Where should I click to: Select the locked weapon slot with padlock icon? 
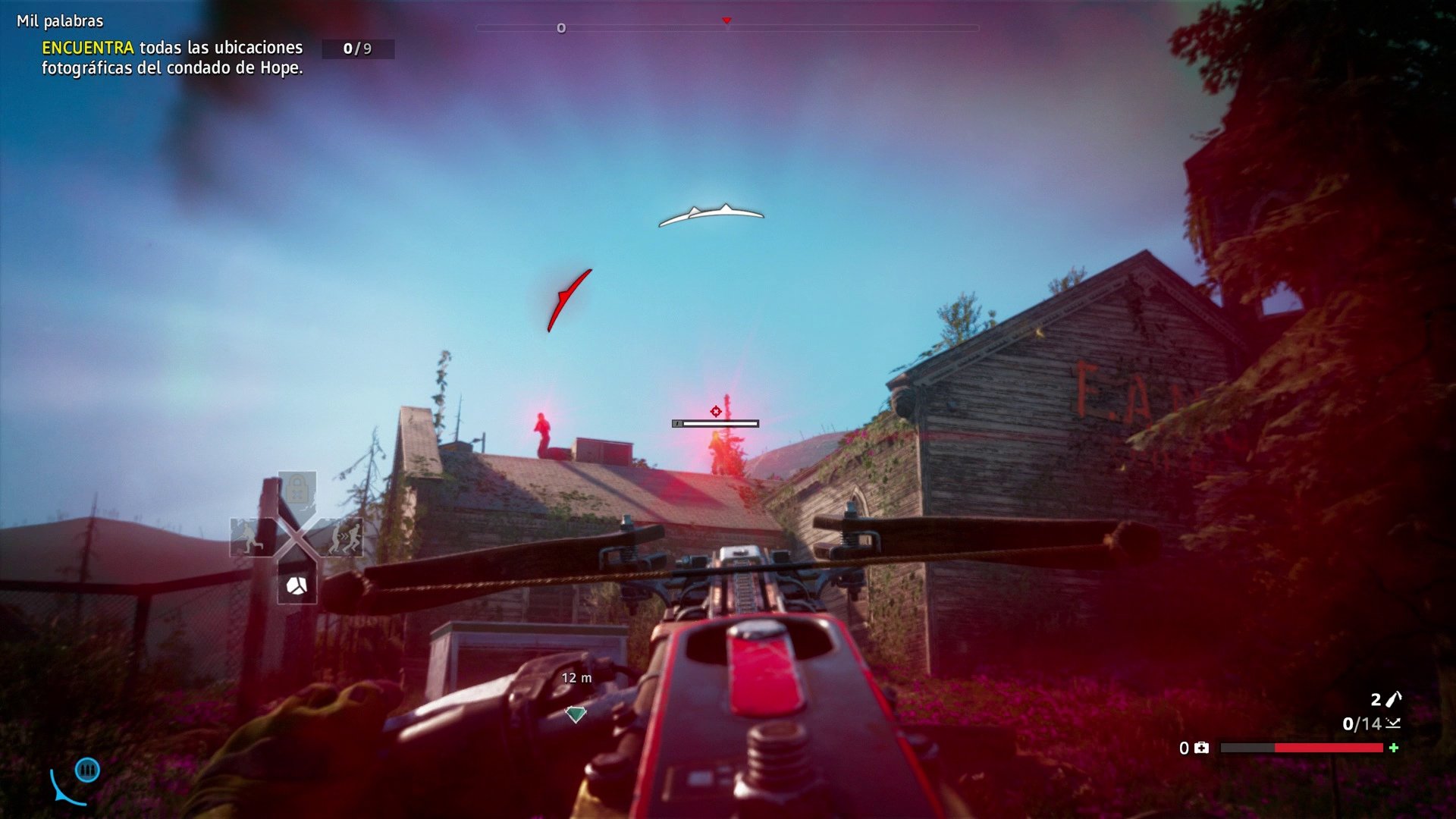coord(297,486)
